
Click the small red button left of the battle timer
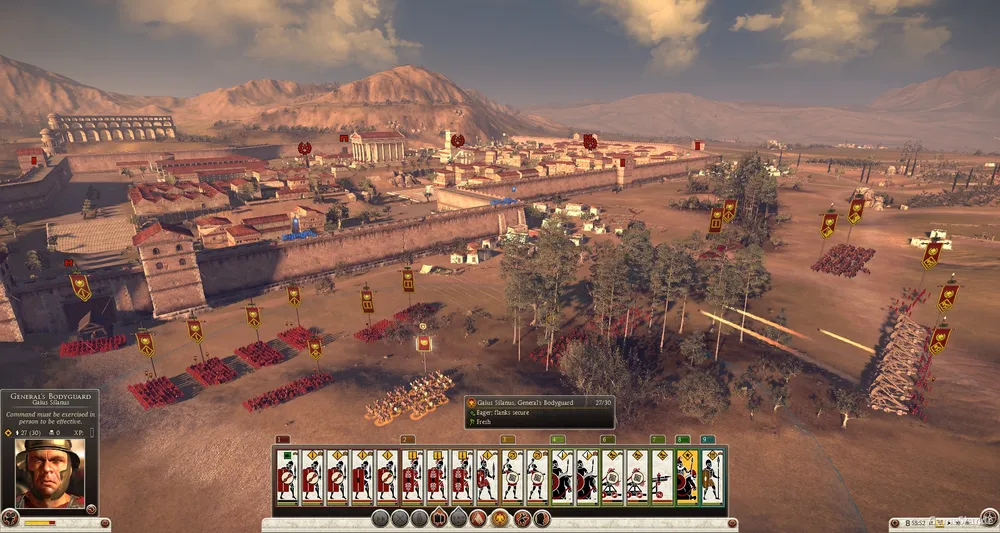pos(893,523)
